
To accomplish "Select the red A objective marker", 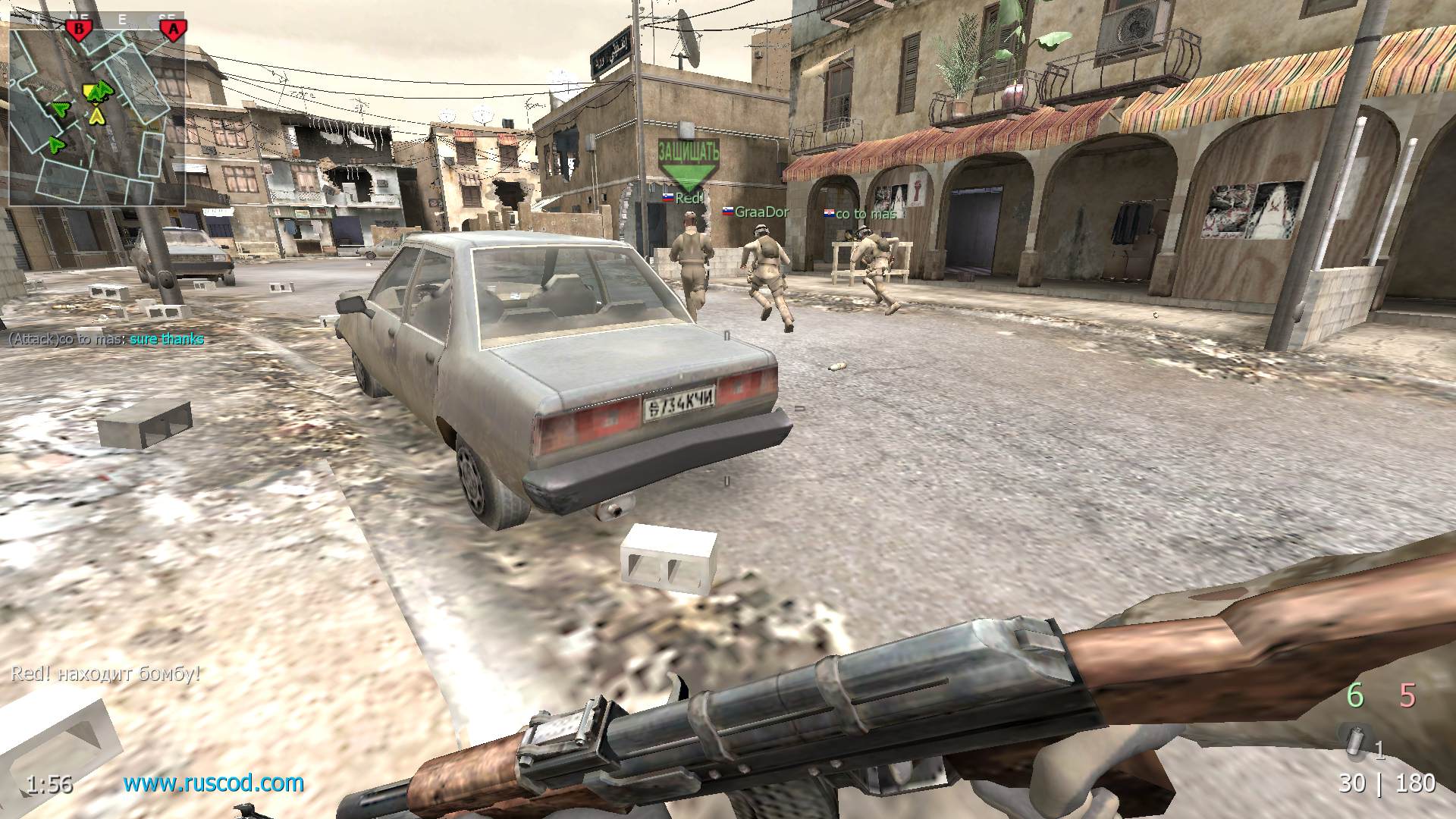I will (174, 30).
